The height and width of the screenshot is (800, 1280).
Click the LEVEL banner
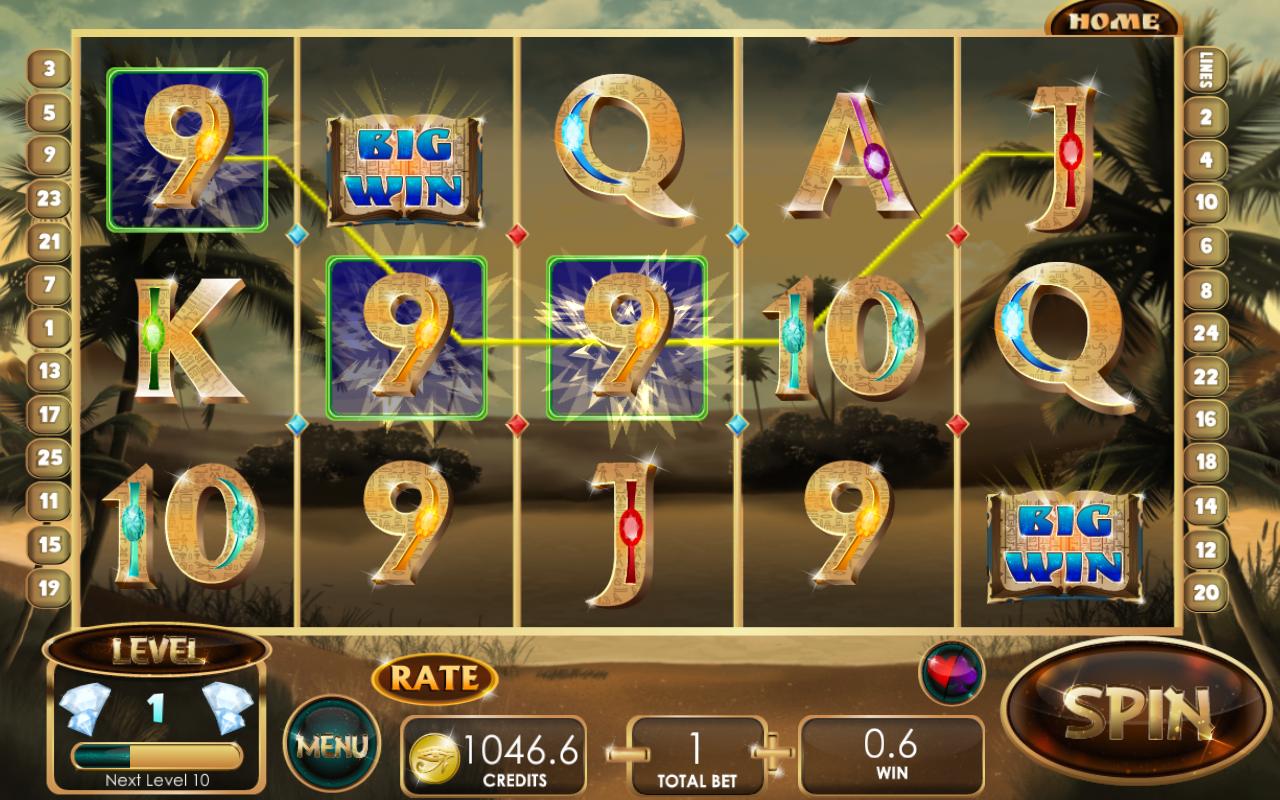tap(160, 651)
